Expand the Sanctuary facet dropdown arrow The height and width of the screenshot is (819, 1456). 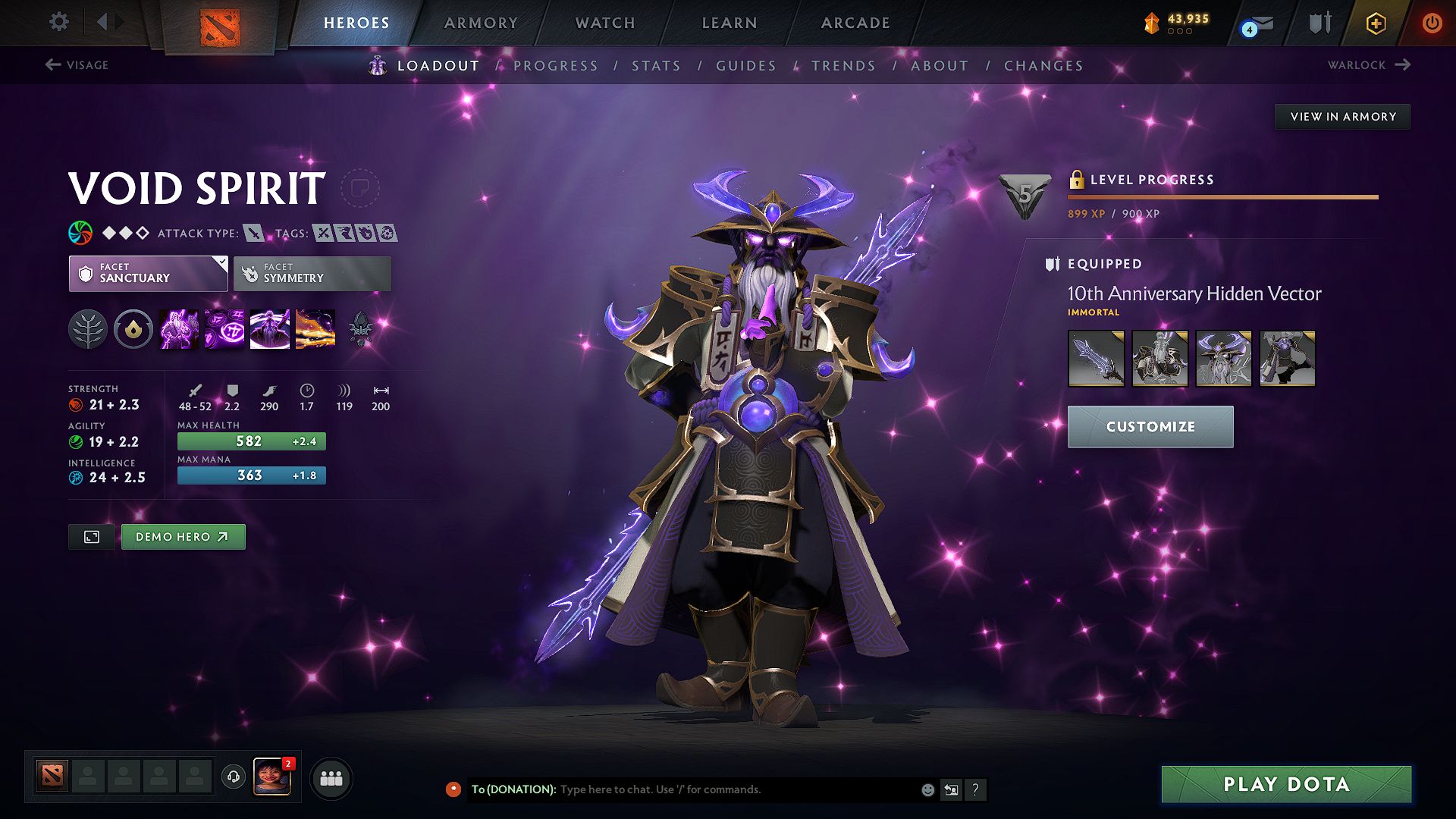(221, 264)
